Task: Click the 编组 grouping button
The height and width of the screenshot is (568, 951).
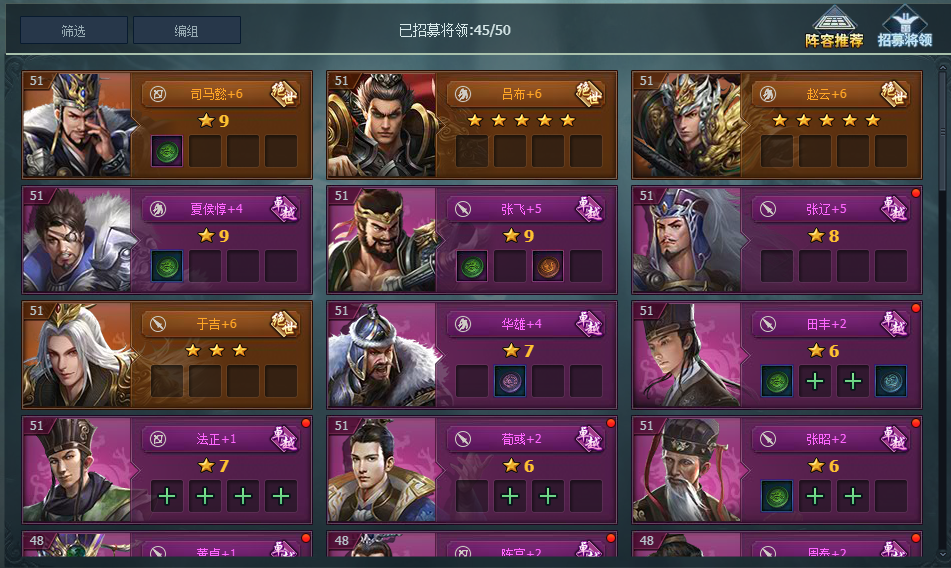Action: click(186, 30)
